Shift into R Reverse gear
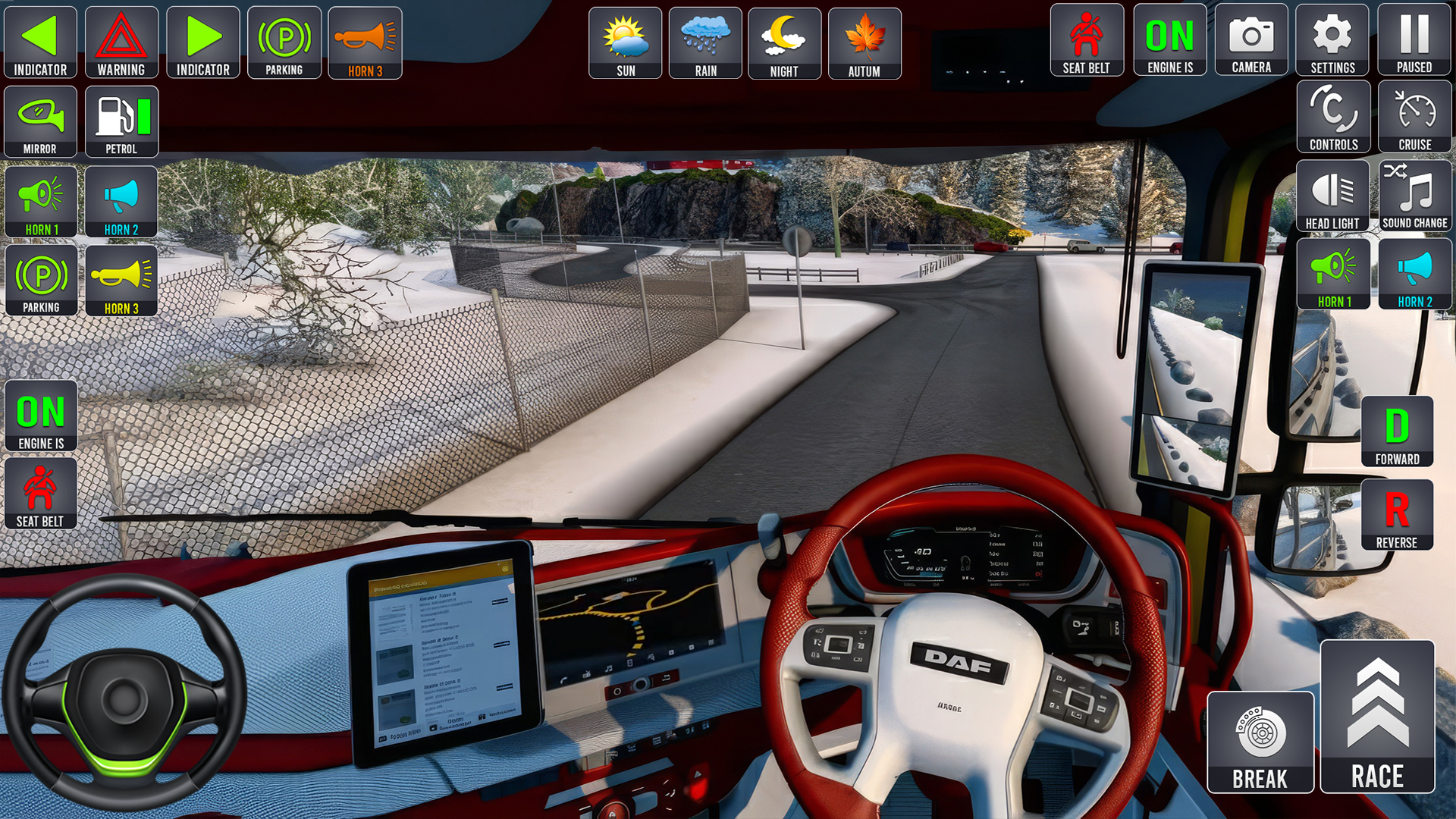This screenshot has width=1456, height=819. pyautogui.click(x=1397, y=514)
